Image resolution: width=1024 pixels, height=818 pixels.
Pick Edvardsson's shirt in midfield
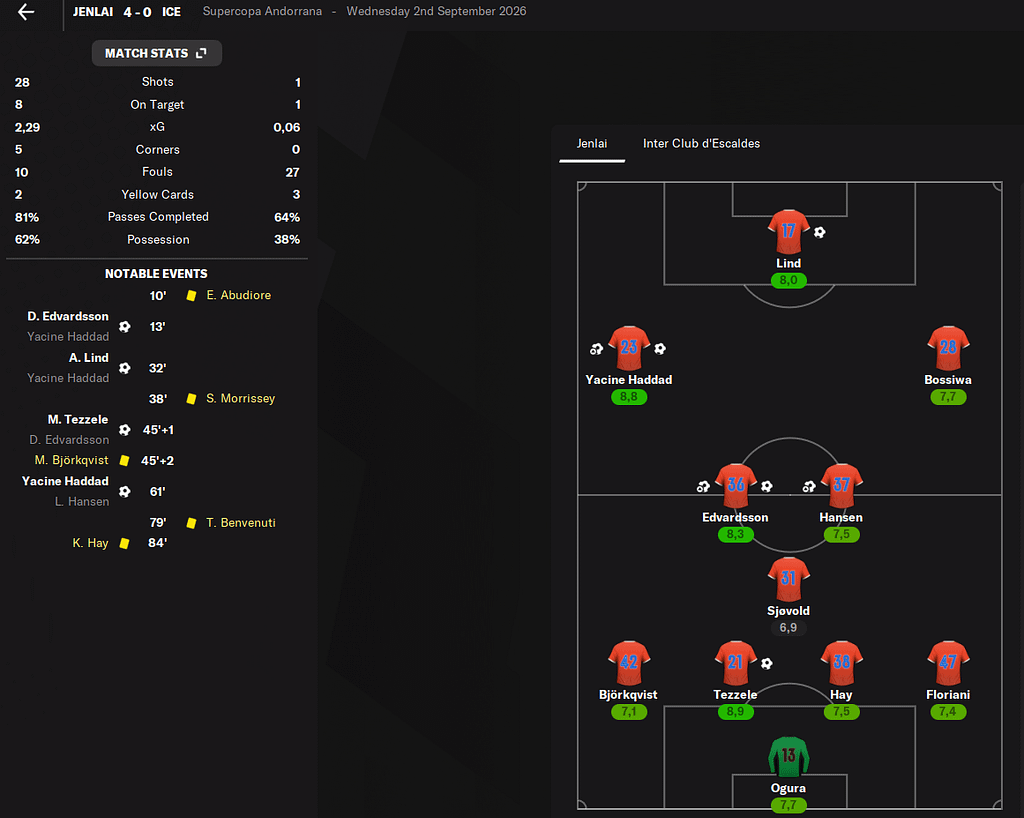pos(735,486)
